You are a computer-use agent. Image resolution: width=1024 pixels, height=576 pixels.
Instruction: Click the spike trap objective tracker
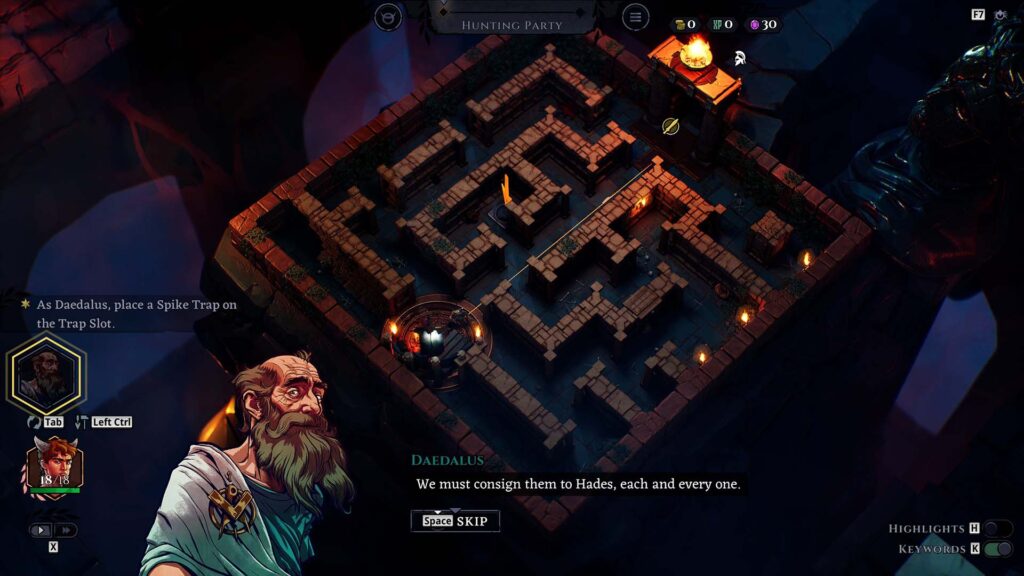[130, 313]
